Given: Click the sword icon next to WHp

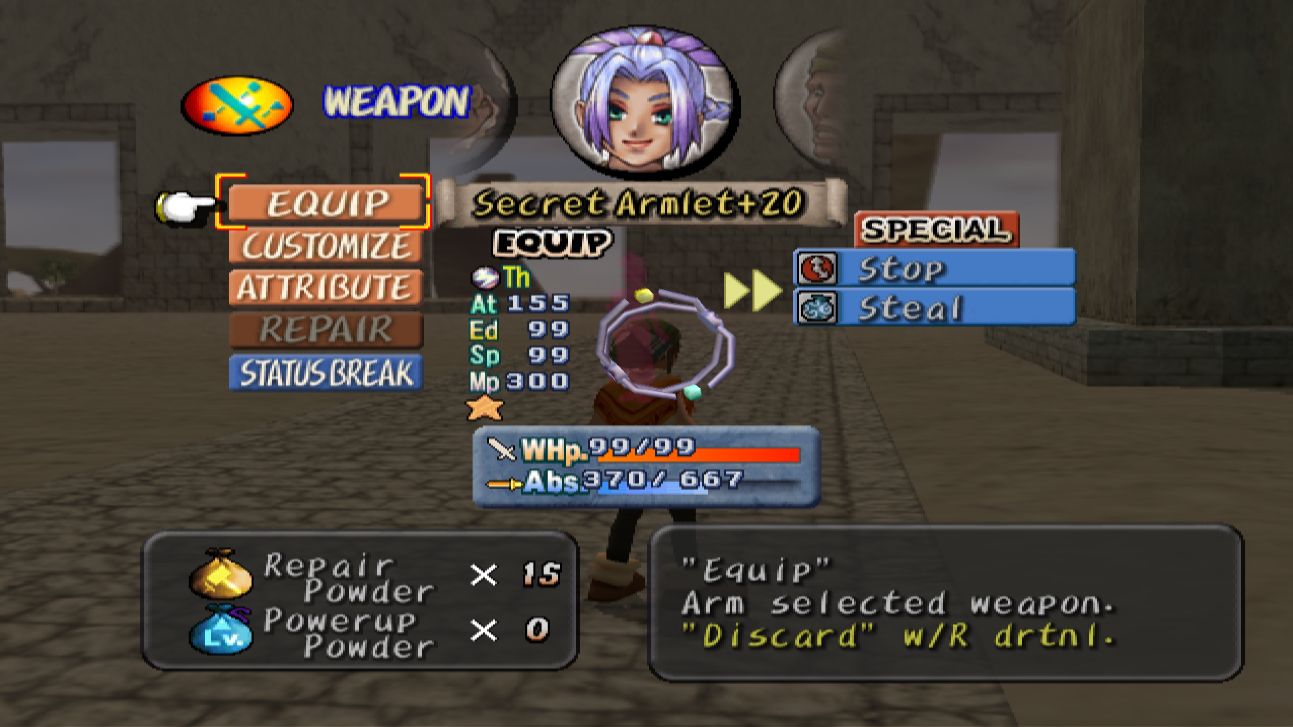Looking at the screenshot, I should (x=500, y=449).
